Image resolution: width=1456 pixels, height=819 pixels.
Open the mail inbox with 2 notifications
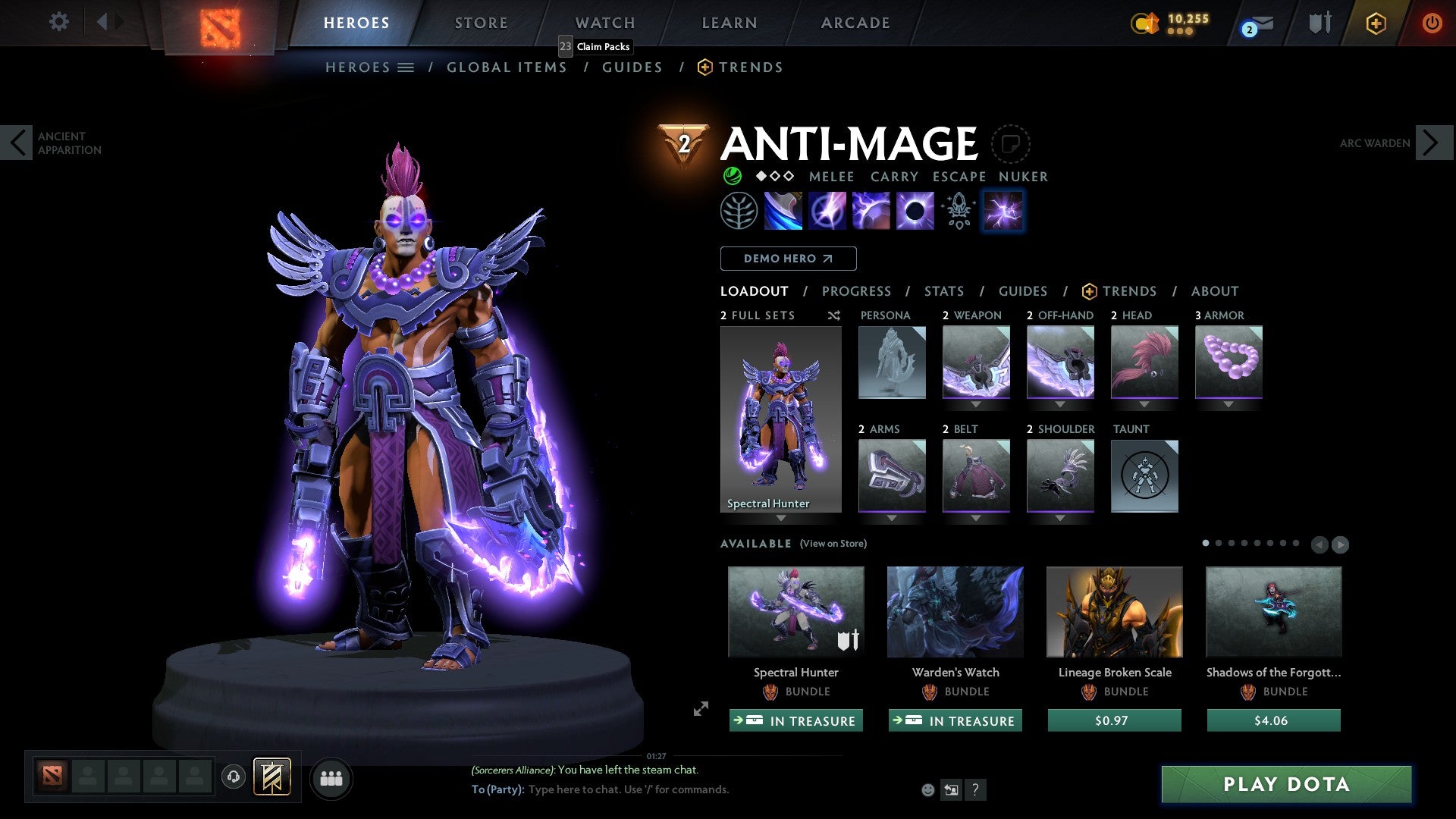point(1255,25)
